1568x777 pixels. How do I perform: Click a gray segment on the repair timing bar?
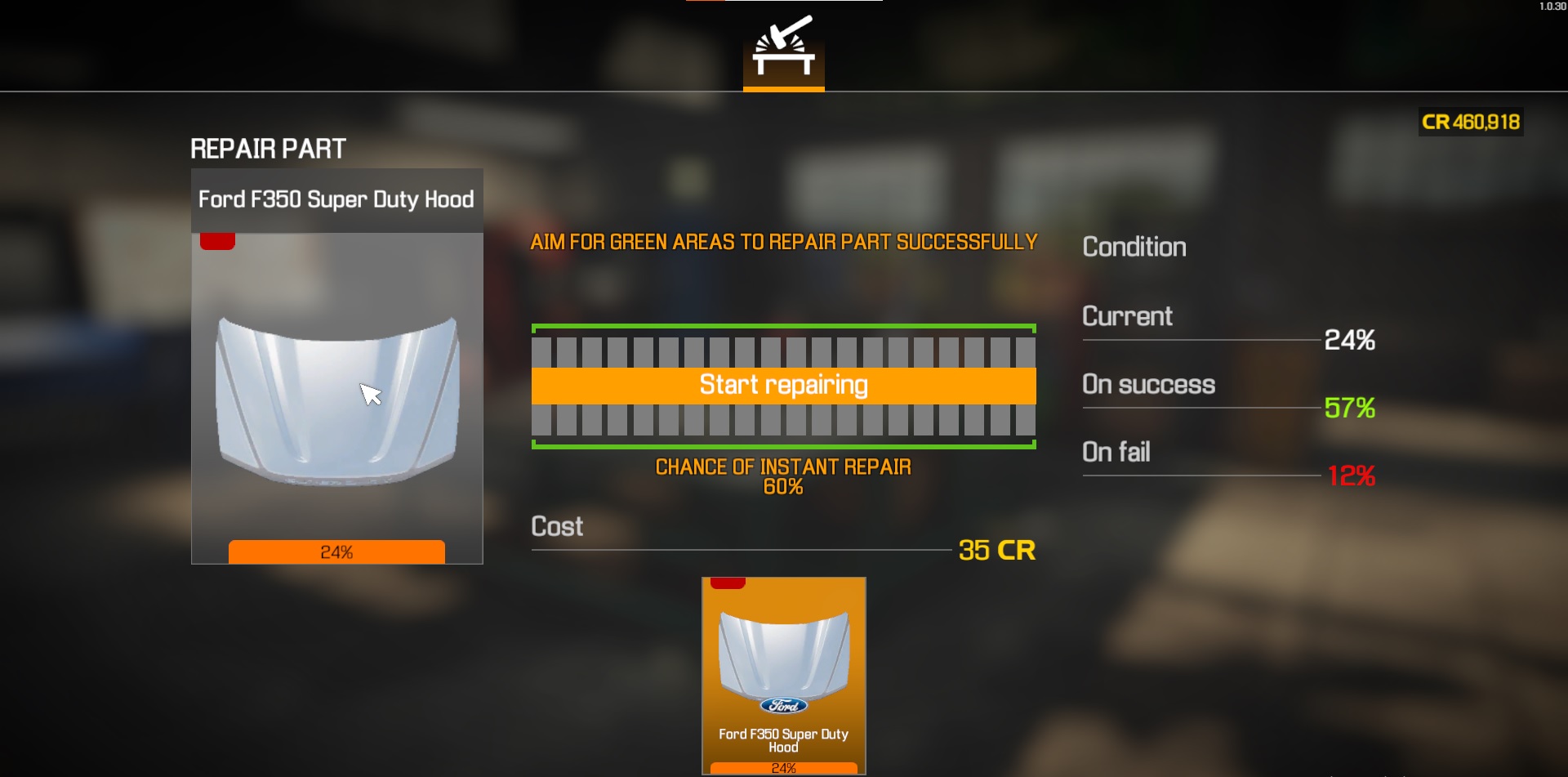point(572,353)
